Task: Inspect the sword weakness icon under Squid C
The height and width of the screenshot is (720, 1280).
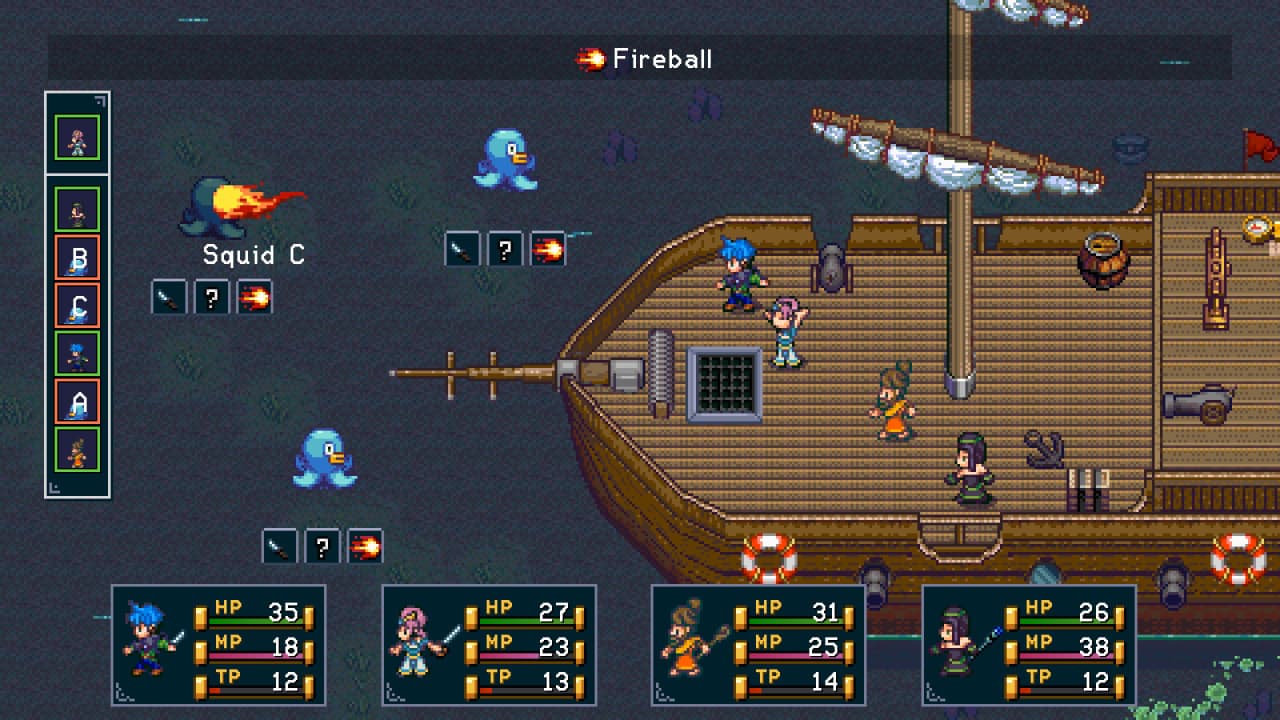Action: pyautogui.click(x=169, y=297)
